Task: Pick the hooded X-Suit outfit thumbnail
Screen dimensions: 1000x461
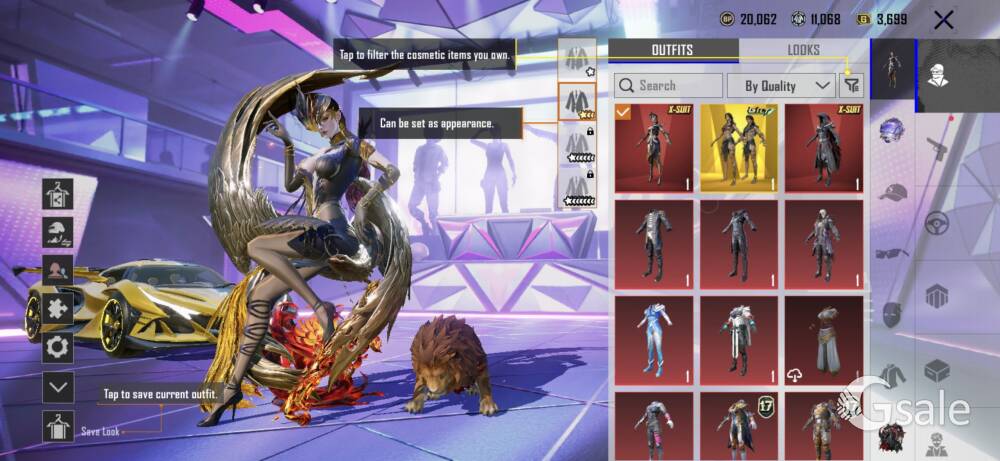Action: click(824, 148)
